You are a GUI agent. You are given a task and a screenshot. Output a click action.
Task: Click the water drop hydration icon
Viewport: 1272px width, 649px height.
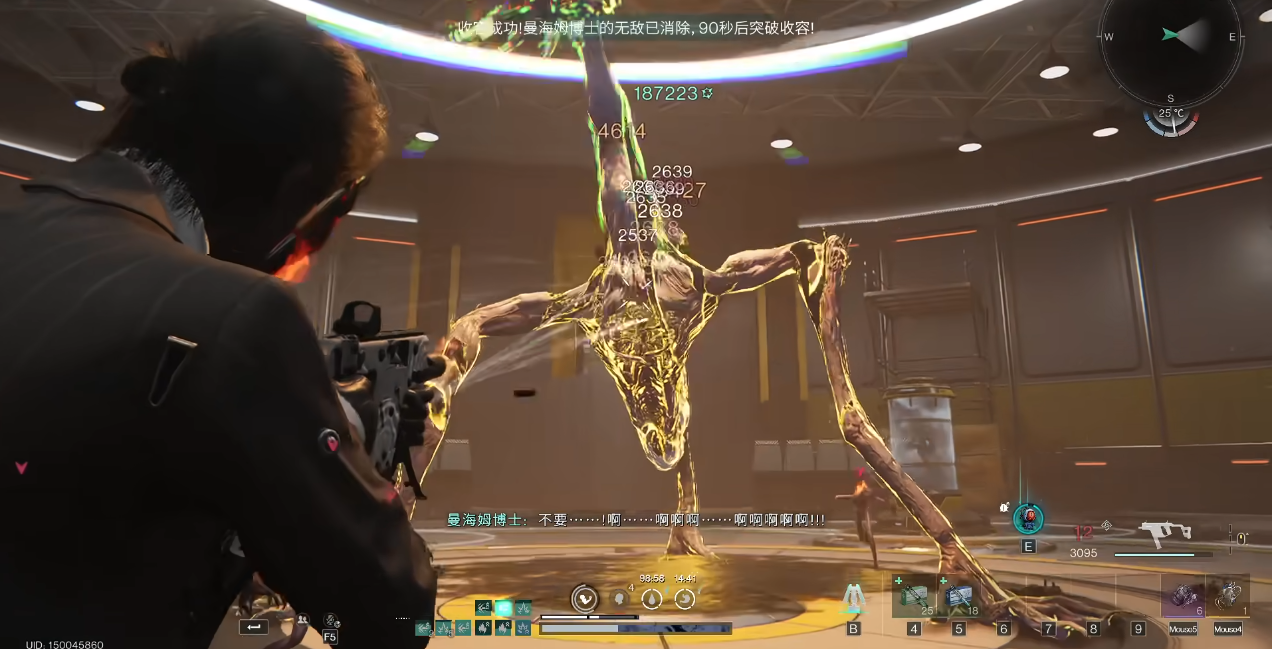point(652,599)
